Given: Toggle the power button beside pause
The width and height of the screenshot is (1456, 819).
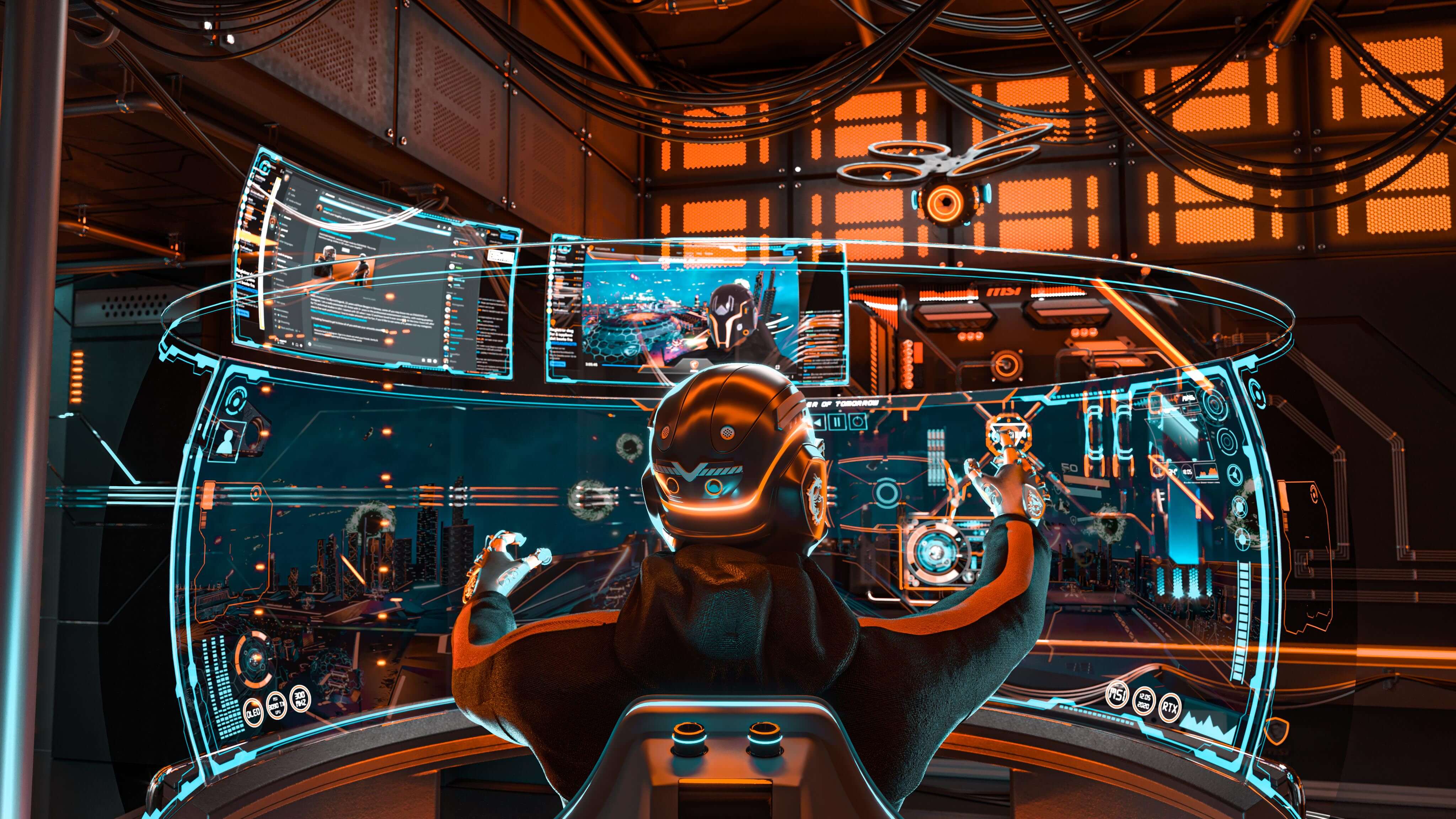Looking at the screenshot, I should click(858, 421).
